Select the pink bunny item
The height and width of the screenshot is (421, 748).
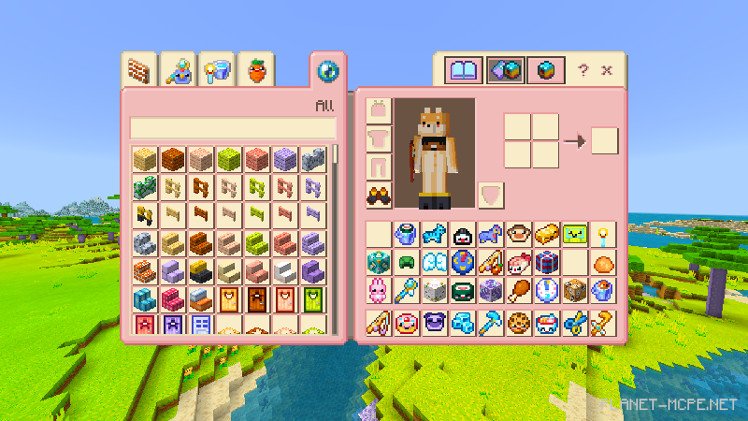(380, 291)
